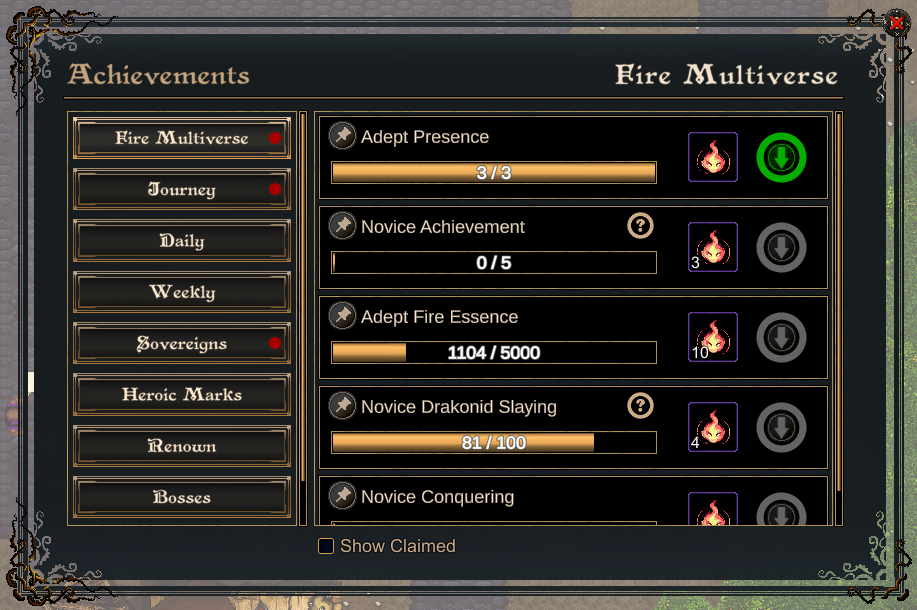Viewport: 917px width, 610px height.
Task: Open help for Novice Drakonid Slaying
Action: (x=640, y=406)
